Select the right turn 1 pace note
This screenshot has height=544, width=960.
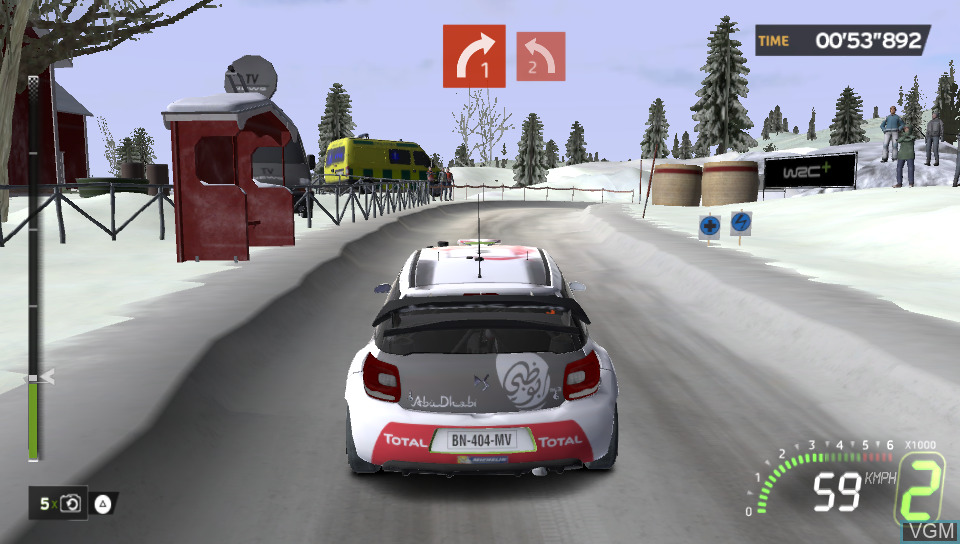pyautogui.click(x=474, y=56)
